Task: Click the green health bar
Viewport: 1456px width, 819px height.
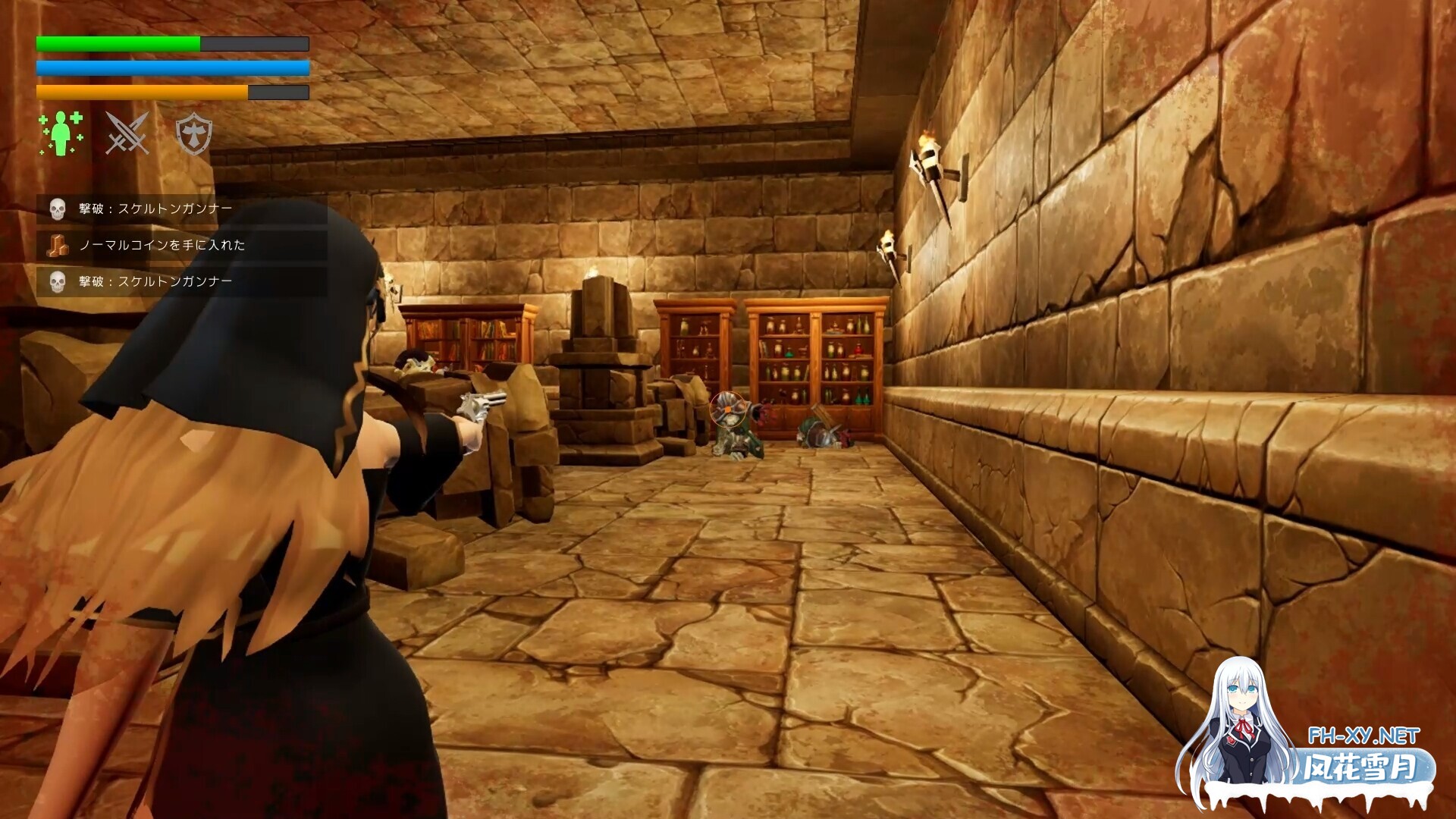Action: click(114, 42)
